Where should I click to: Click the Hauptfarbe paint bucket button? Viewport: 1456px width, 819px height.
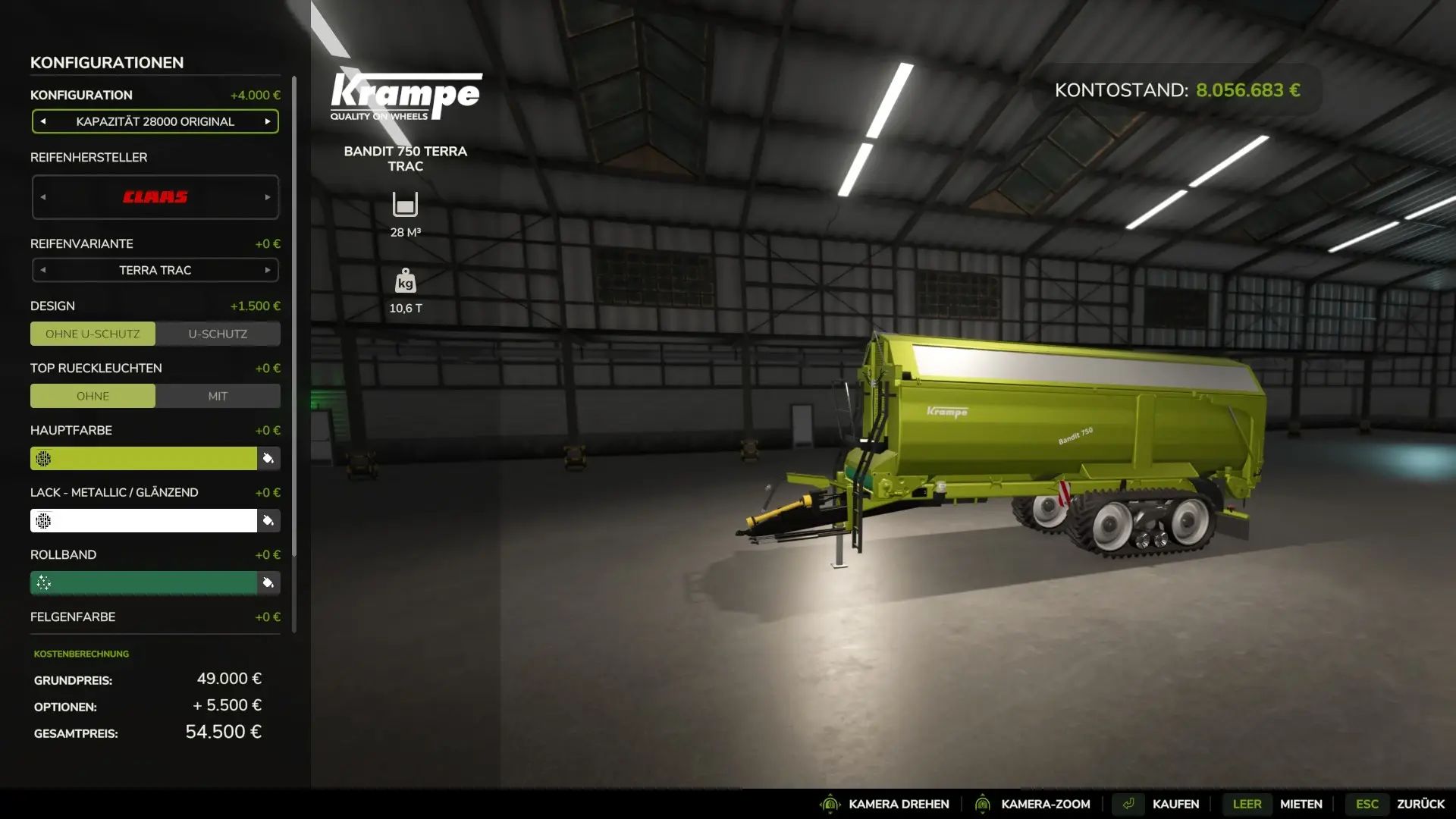click(x=268, y=458)
